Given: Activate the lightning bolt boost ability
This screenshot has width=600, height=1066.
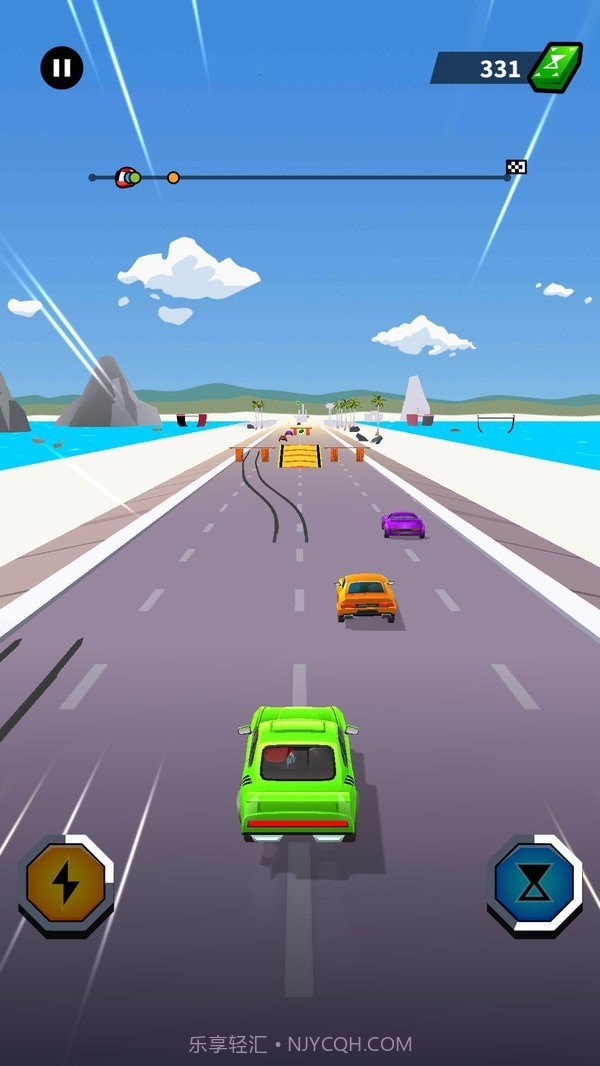Looking at the screenshot, I should 66,884.
